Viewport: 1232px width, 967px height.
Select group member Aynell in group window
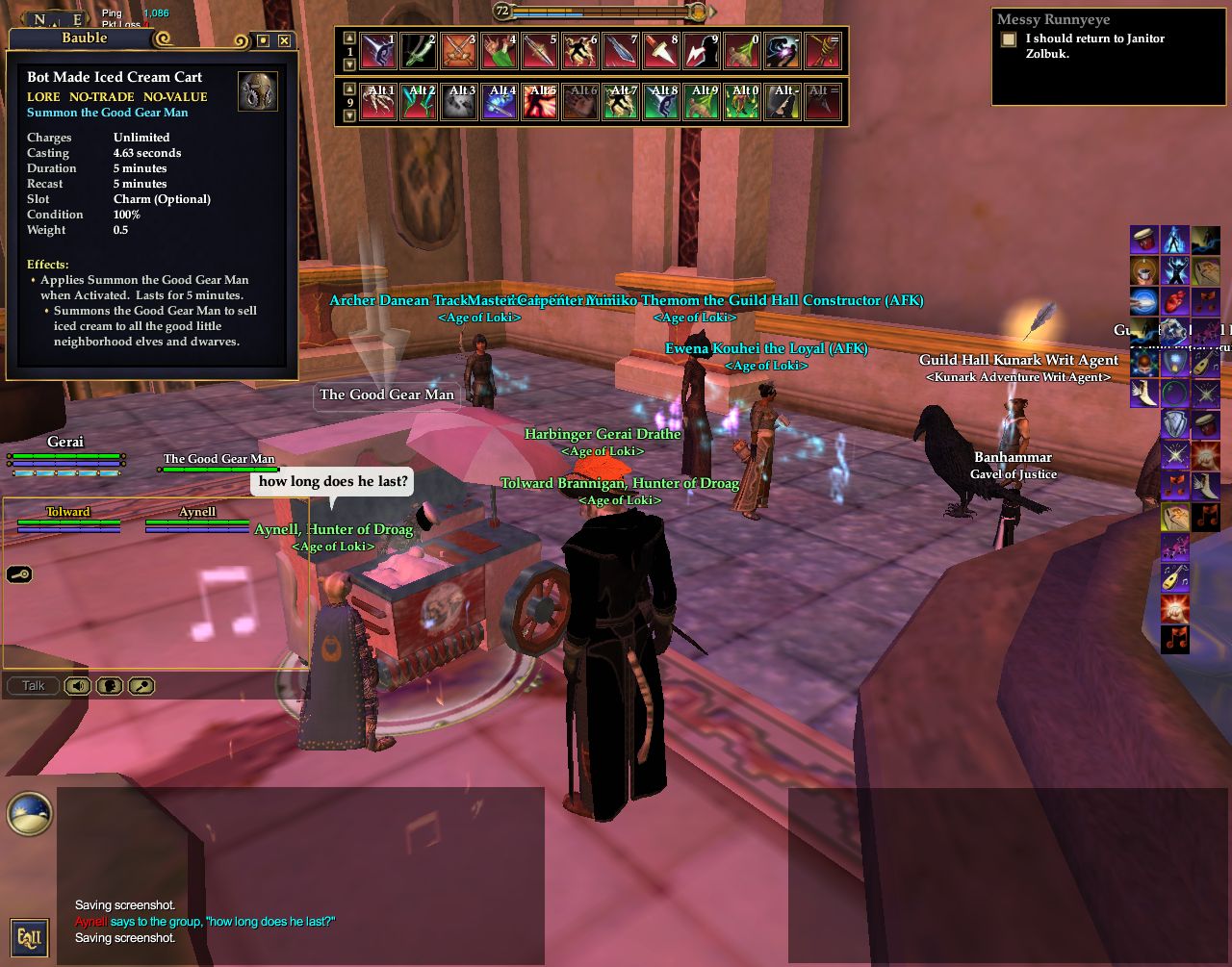197,512
